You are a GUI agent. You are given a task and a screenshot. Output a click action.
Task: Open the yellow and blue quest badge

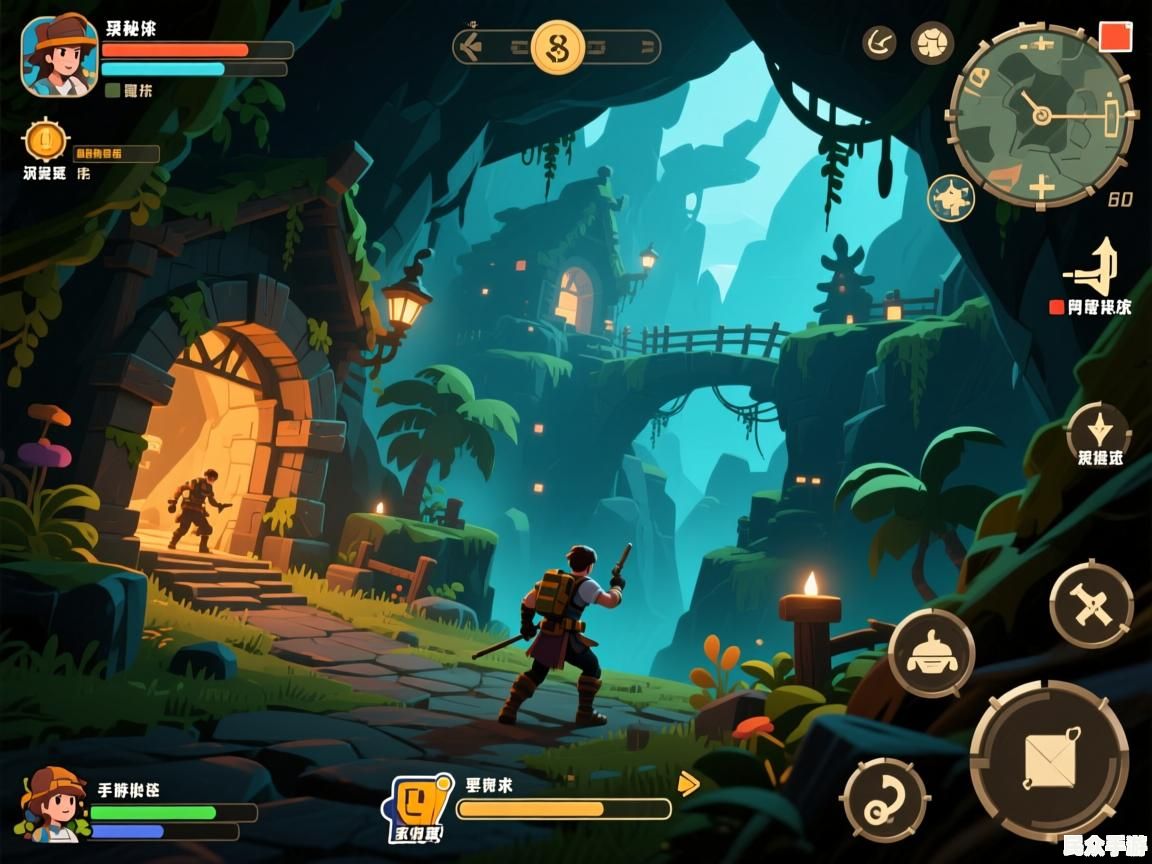(420, 802)
